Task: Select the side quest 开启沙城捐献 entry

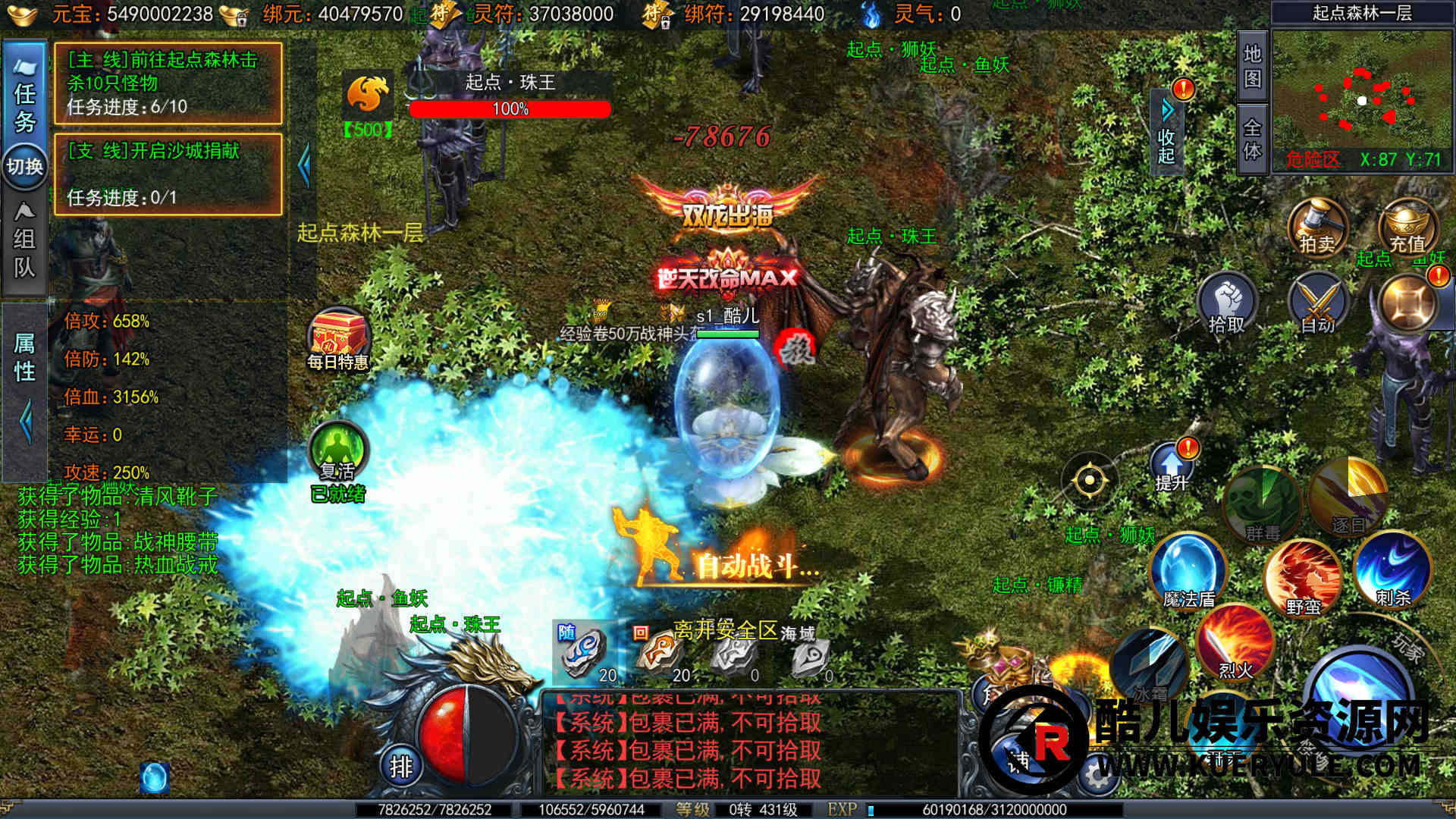Action: click(168, 174)
